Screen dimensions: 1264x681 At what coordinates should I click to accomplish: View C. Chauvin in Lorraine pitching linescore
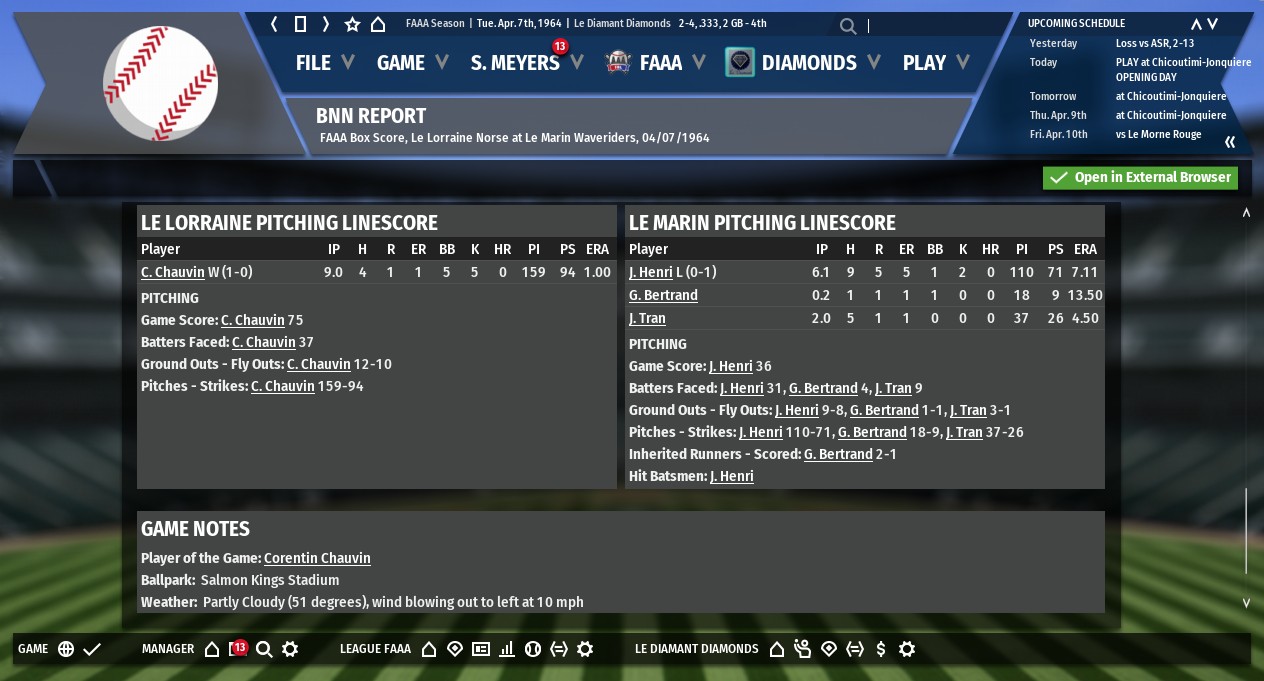[x=172, y=272]
